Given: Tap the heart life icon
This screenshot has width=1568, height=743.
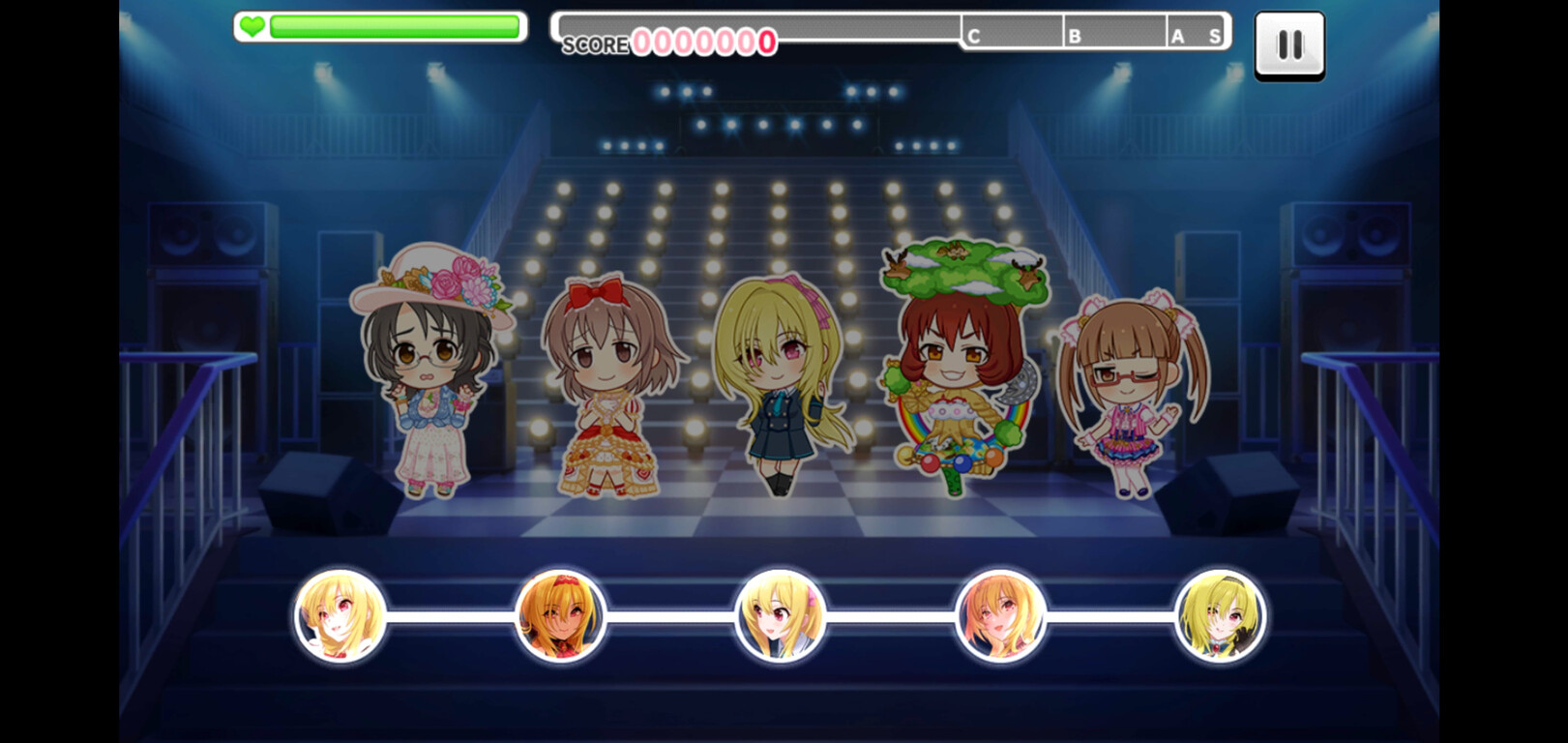Looking at the screenshot, I should (253, 27).
